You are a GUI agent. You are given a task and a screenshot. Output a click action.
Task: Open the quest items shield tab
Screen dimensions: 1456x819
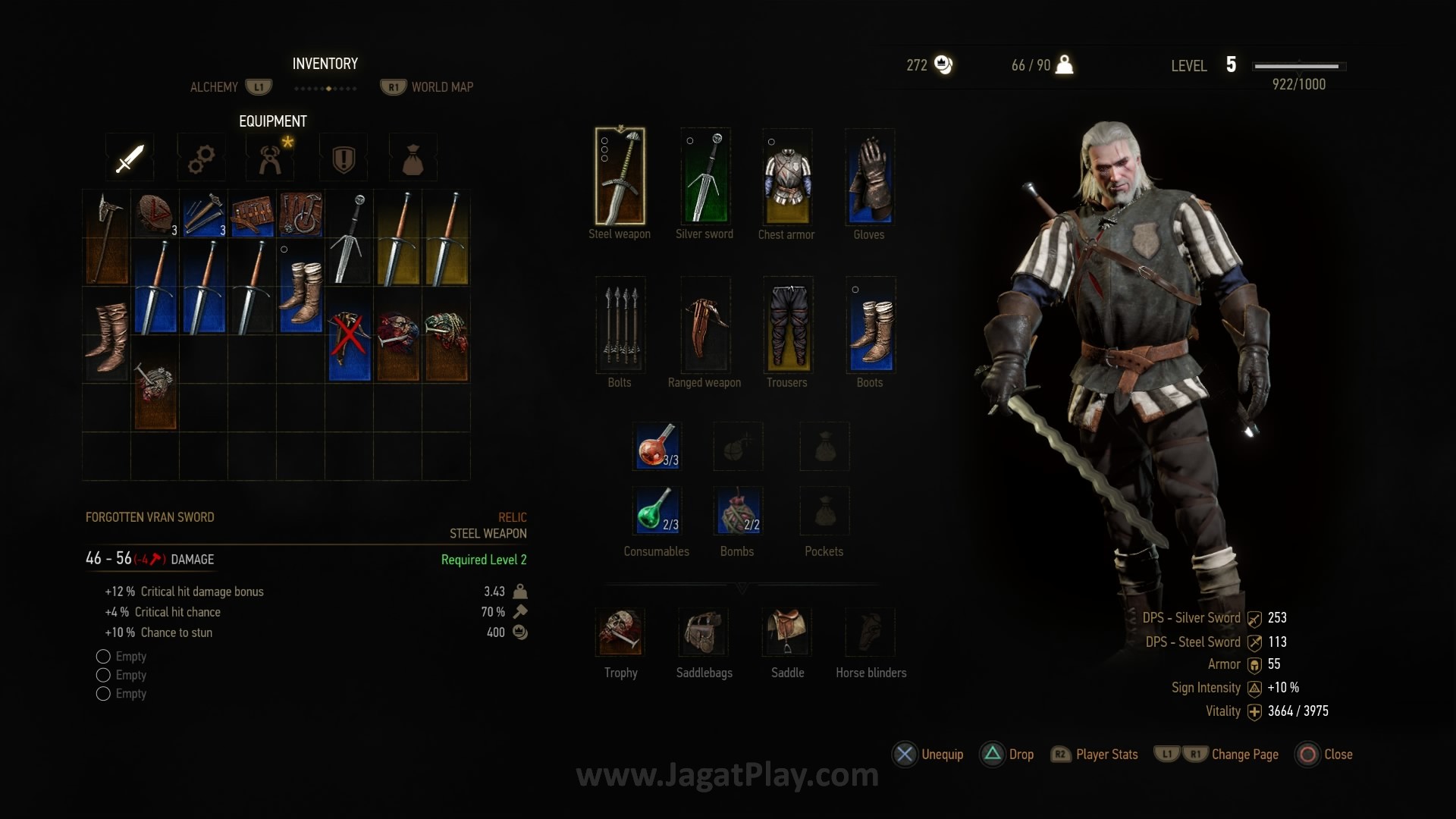[344, 158]
